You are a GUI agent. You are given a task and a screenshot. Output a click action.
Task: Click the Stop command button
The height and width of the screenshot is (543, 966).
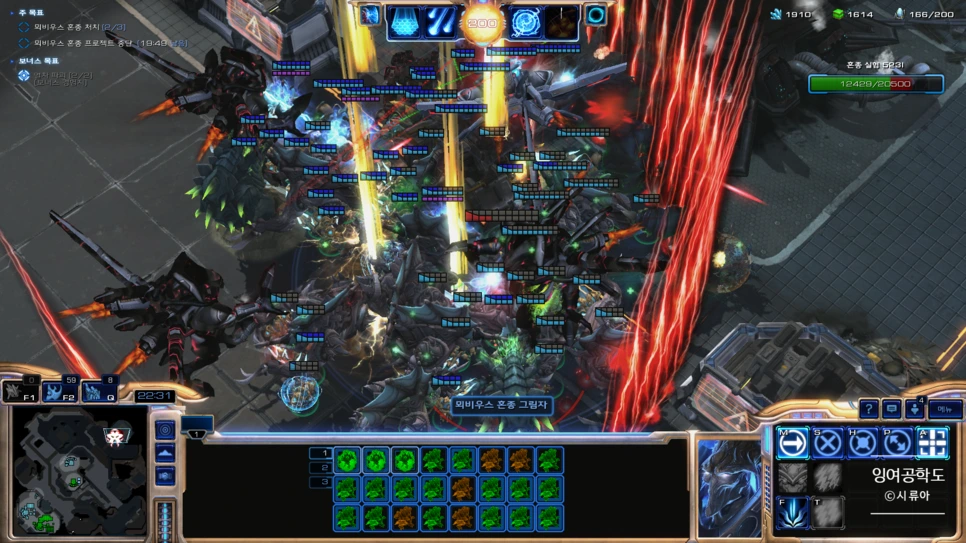point(828,443)
